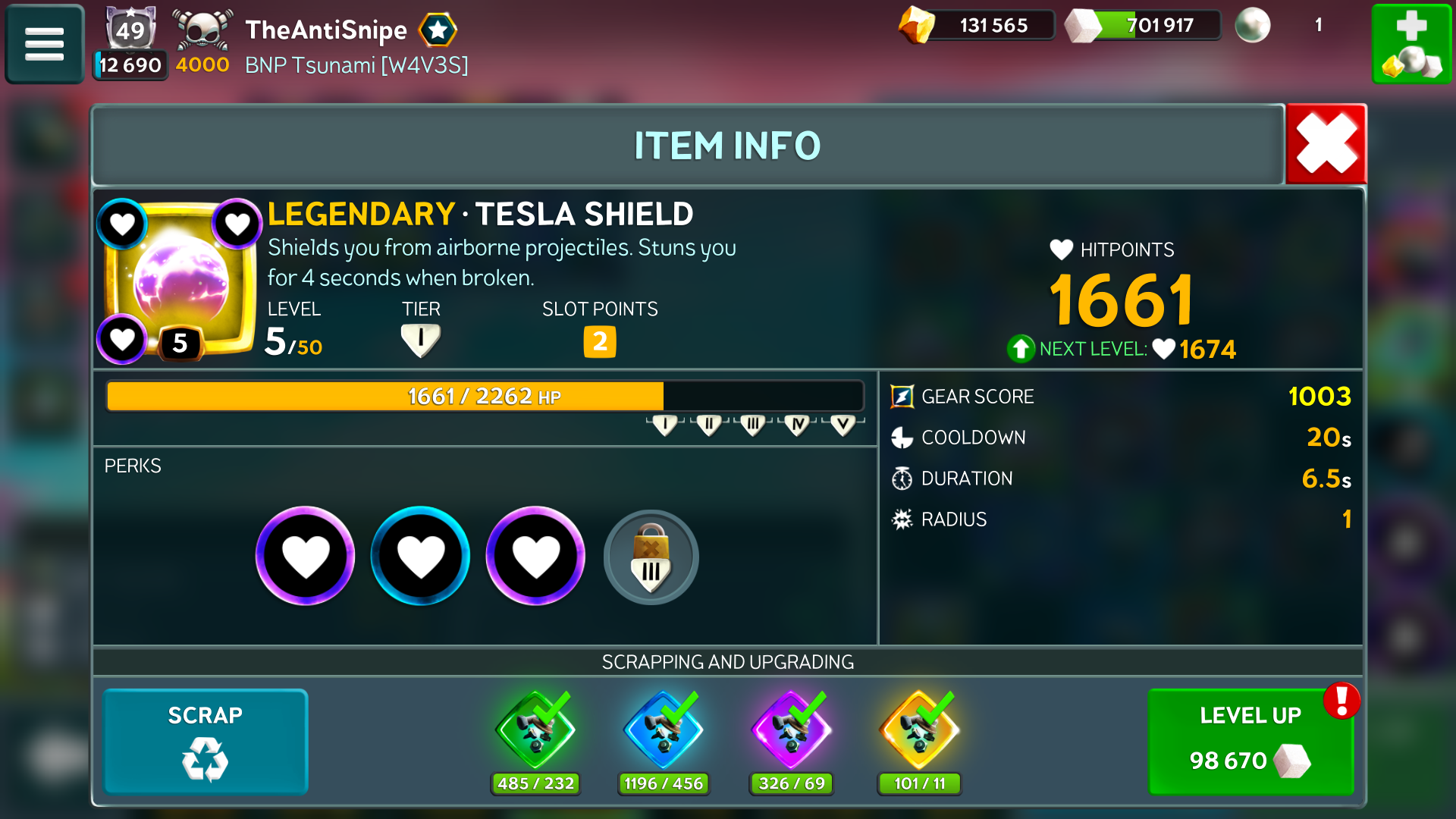This screenshot has height=819, width=1456.
Task: View the Tesla Shield item thumbnail
Action: (180, 279)
